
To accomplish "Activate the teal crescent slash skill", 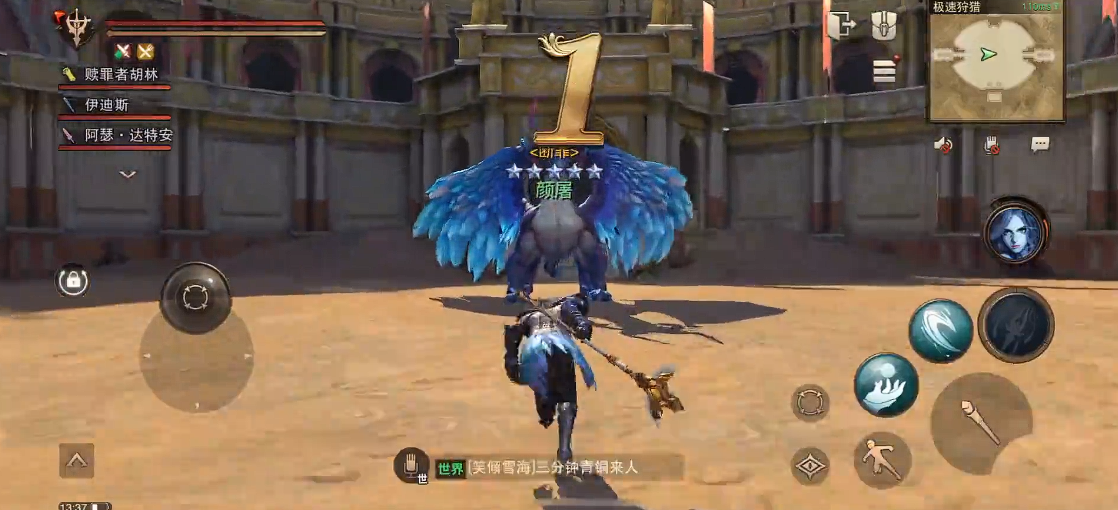I will tap(940, 331).
